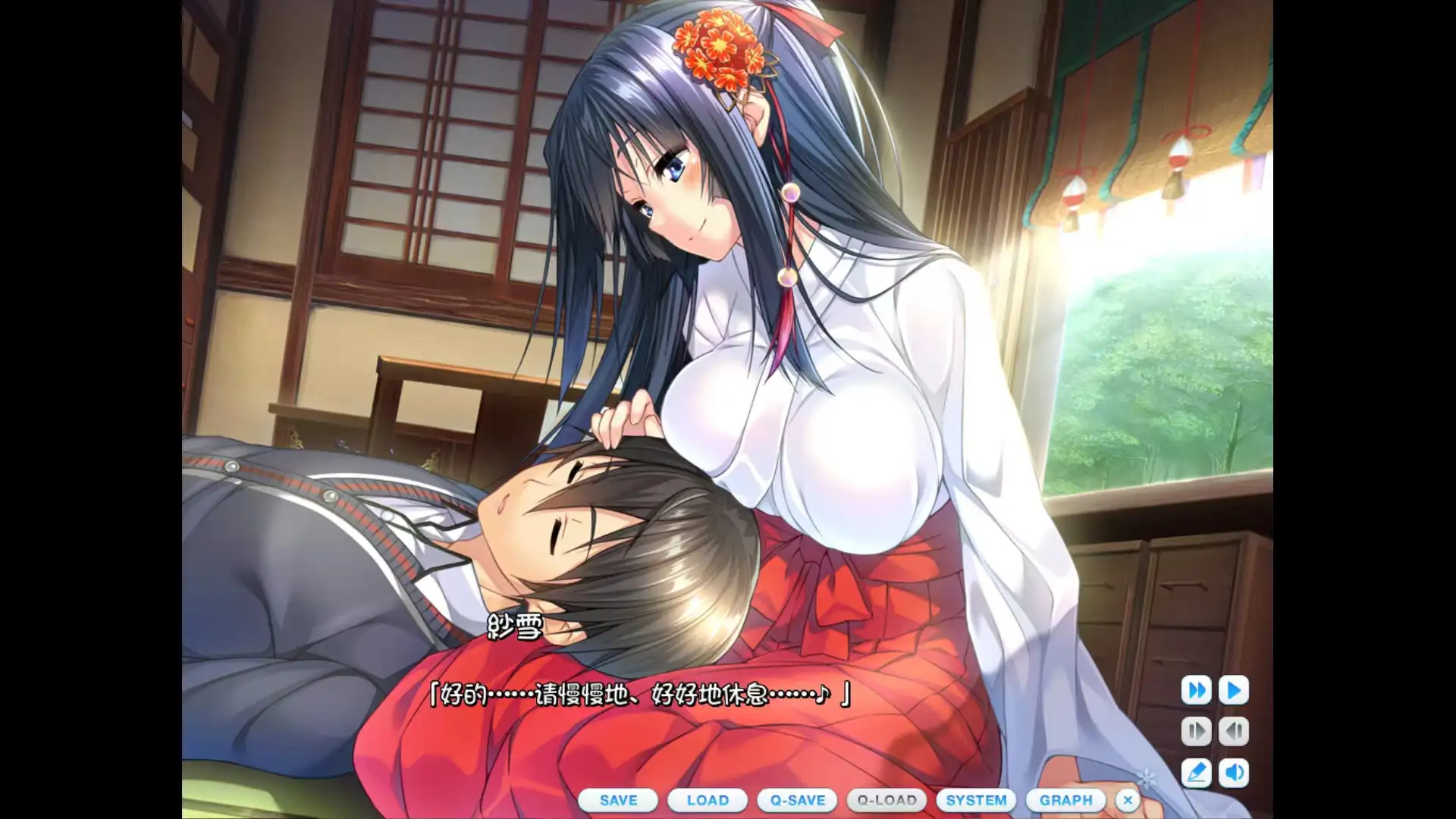1456x819 pixels.
Task: Open the SAVE screen
Action: pyautogui.click(x=618, y=800)
